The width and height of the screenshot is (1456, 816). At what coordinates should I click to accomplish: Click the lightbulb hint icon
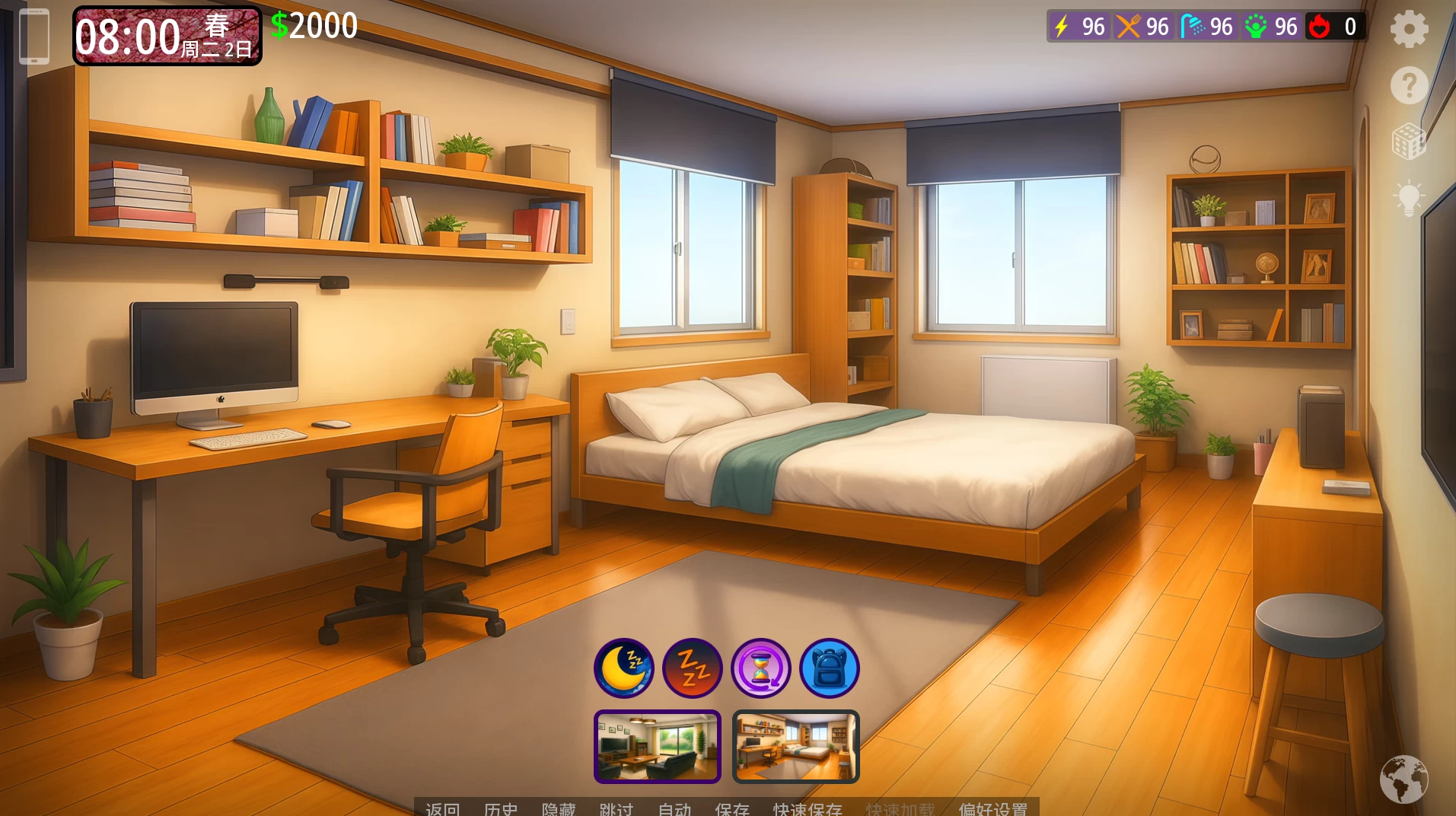click(1409, 198)
